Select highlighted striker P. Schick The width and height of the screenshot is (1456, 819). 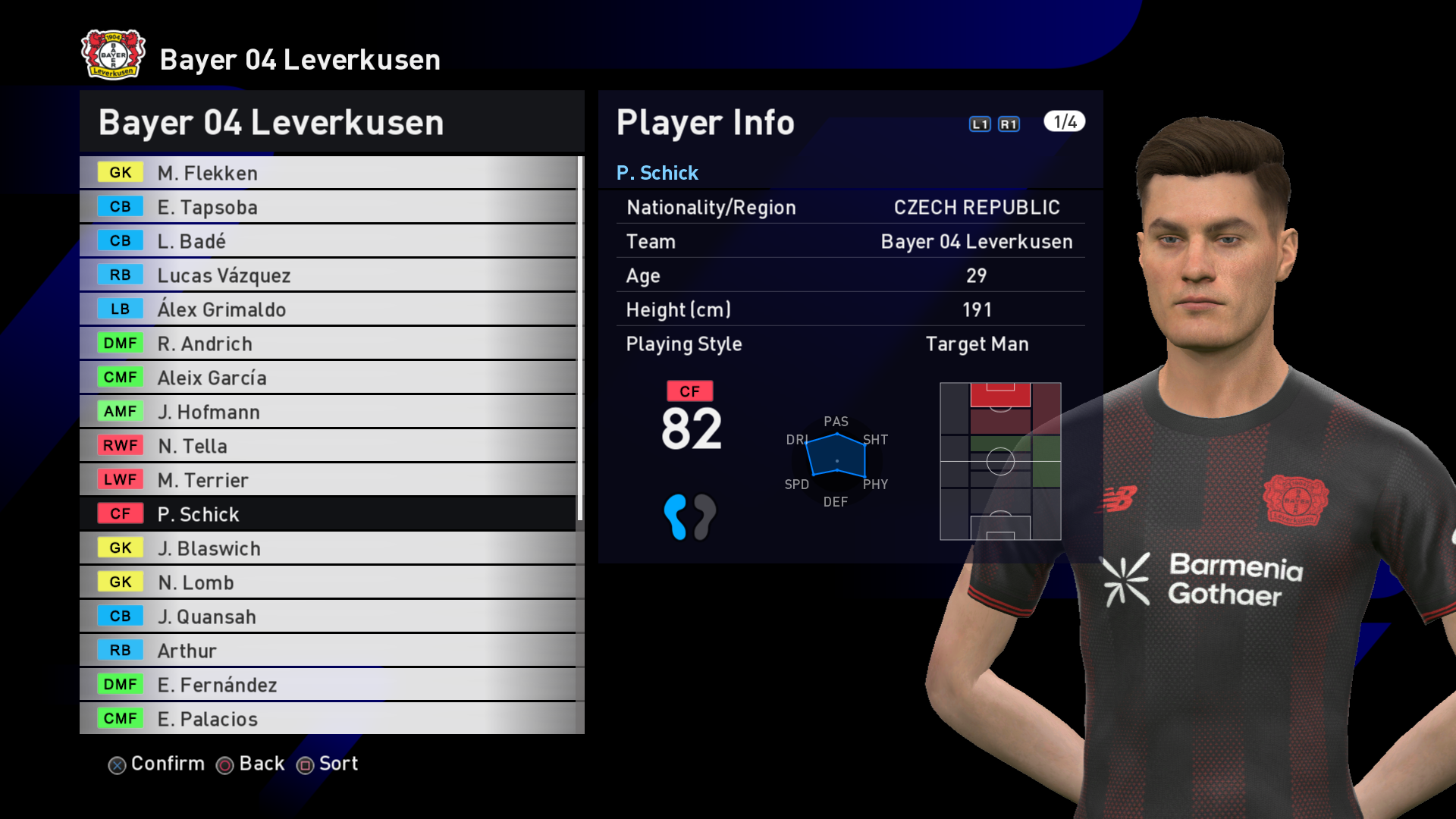click(328, 514)
